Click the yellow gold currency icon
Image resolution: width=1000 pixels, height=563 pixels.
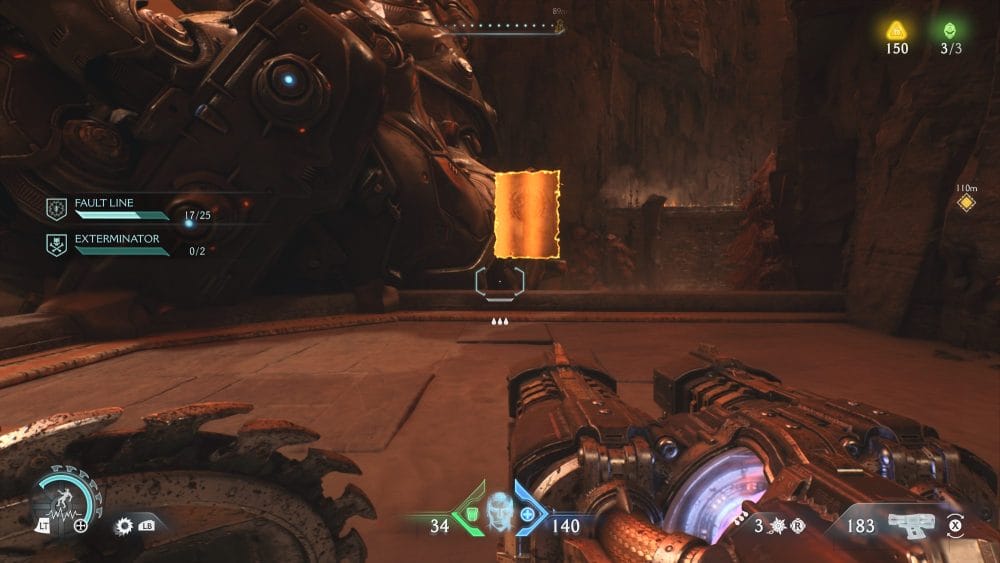tap(897, 30)
